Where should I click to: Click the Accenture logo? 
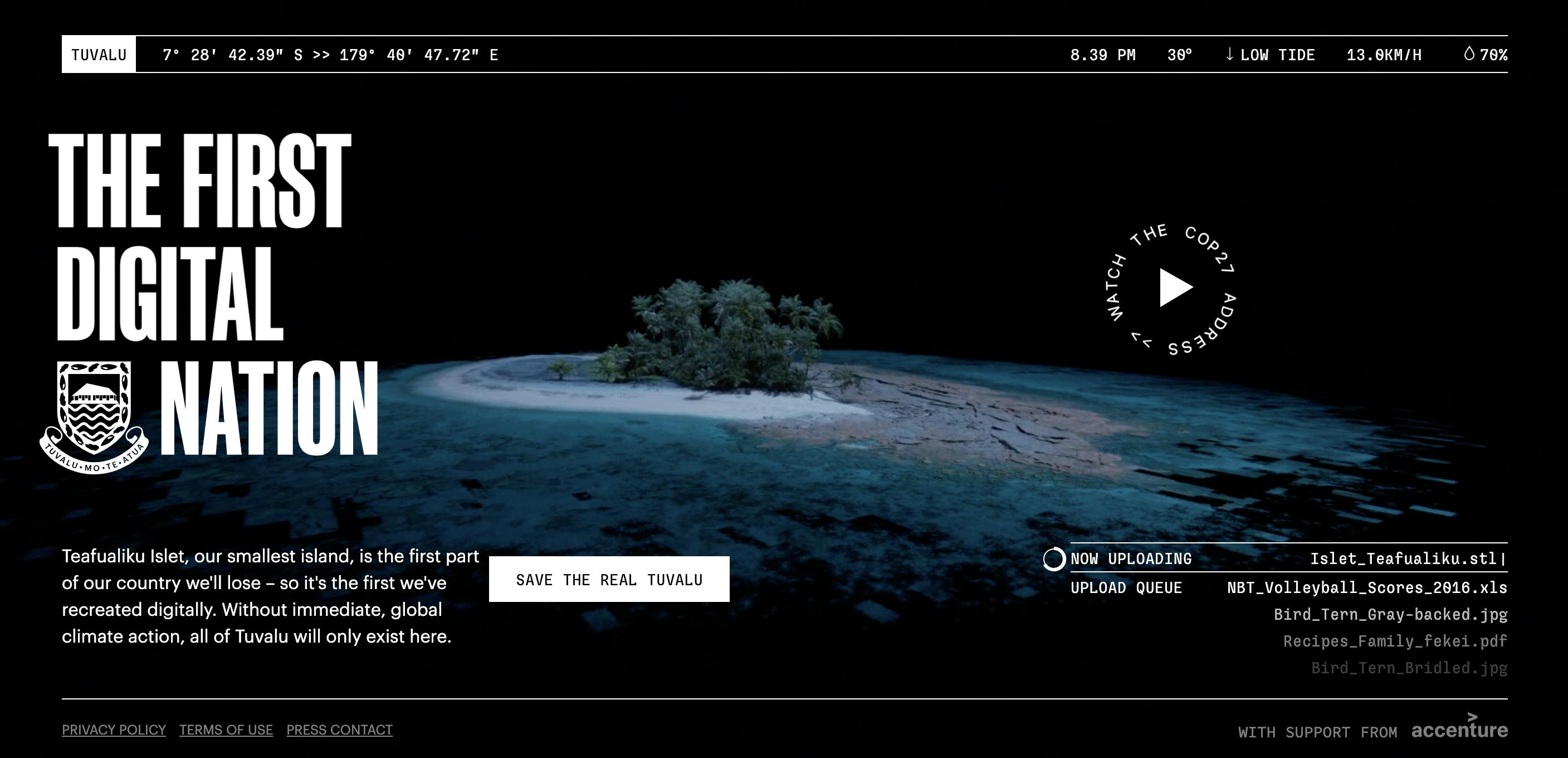(x=1461, y=731)
